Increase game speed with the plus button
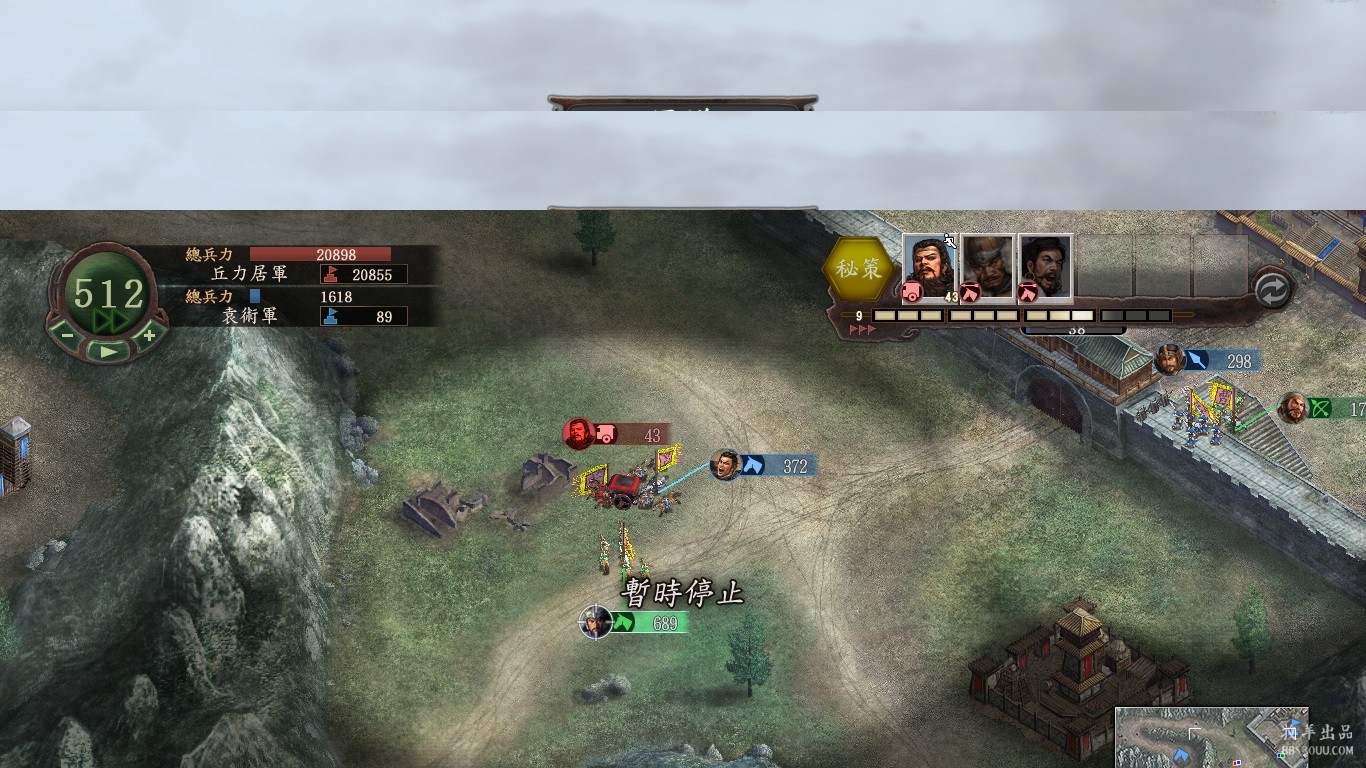 149,336
